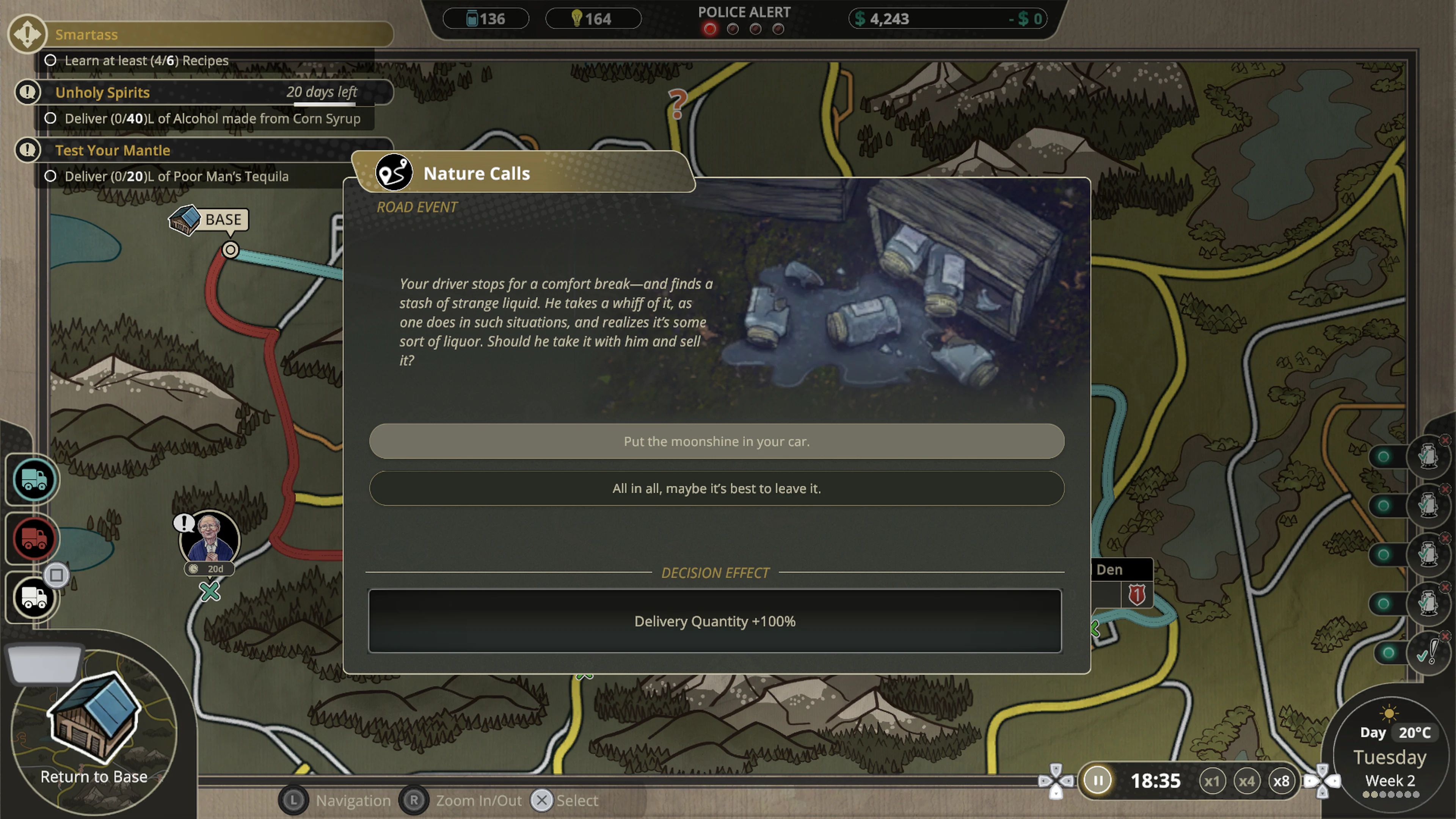Collapse the Smartass quest header
Screen dimensions: 1456x819
tap(215, 35)
